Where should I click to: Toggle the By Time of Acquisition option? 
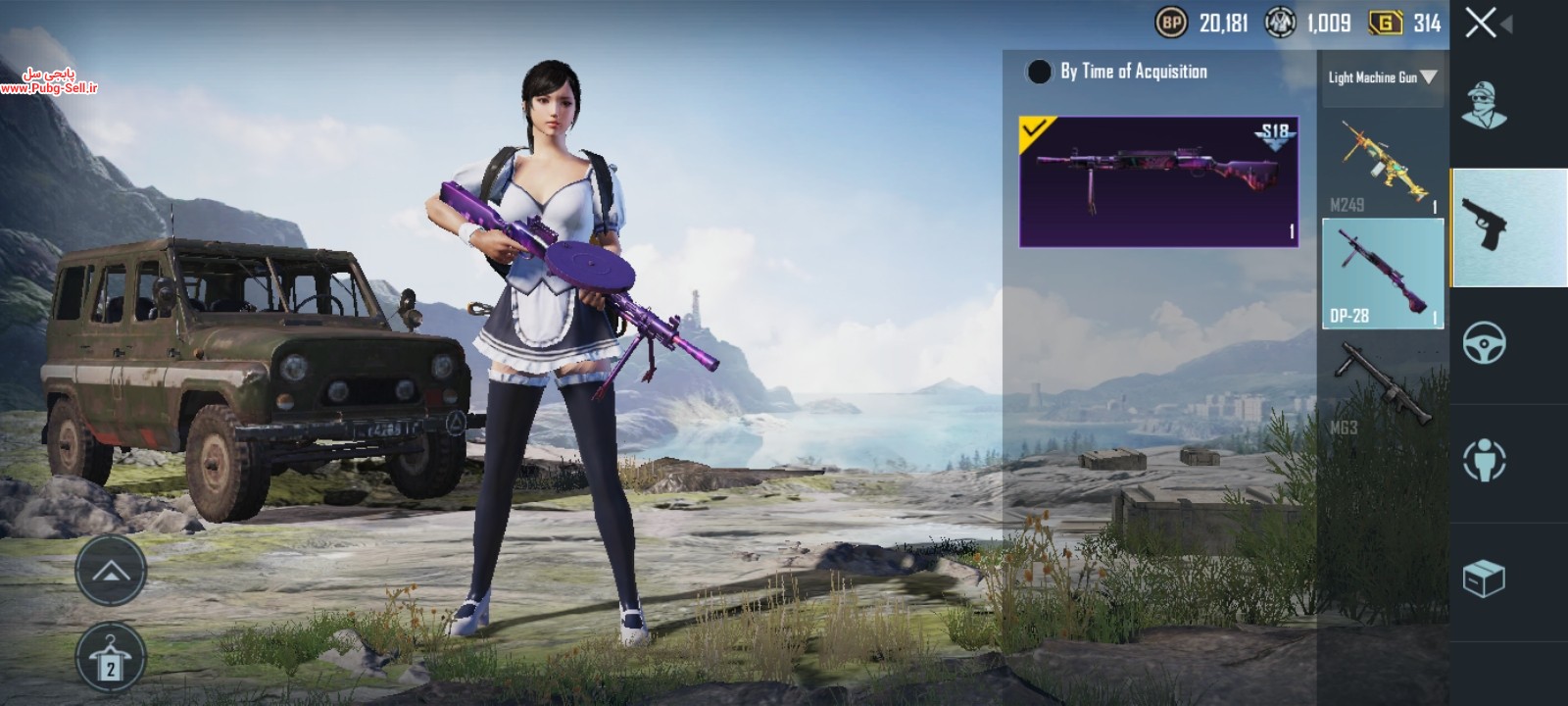pos(1039,72)
